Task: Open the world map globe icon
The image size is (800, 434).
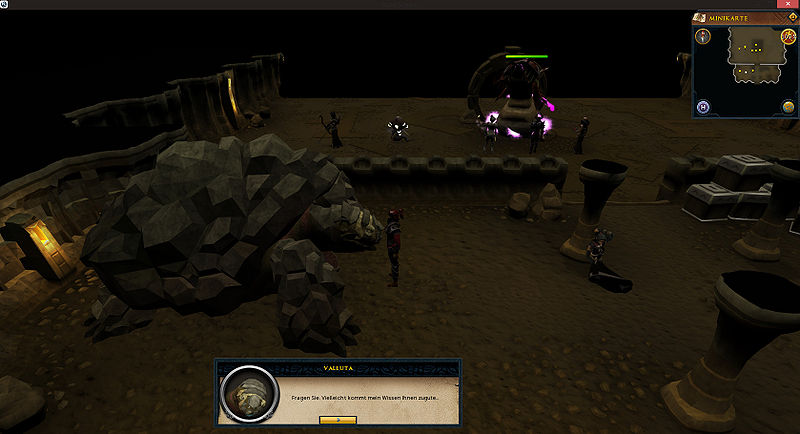Action: tap(788, 106)
